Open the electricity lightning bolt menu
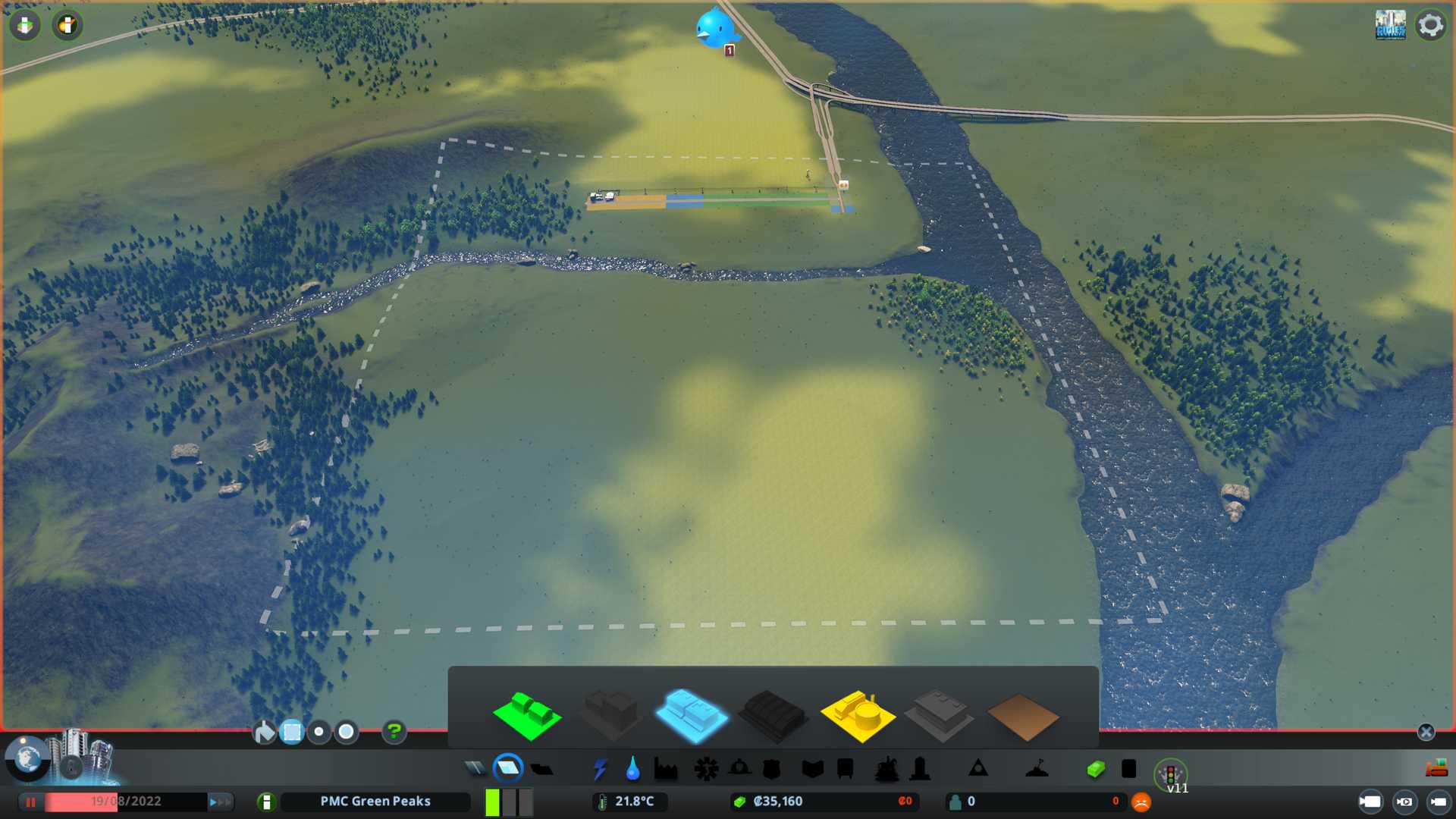 (600, 769)
